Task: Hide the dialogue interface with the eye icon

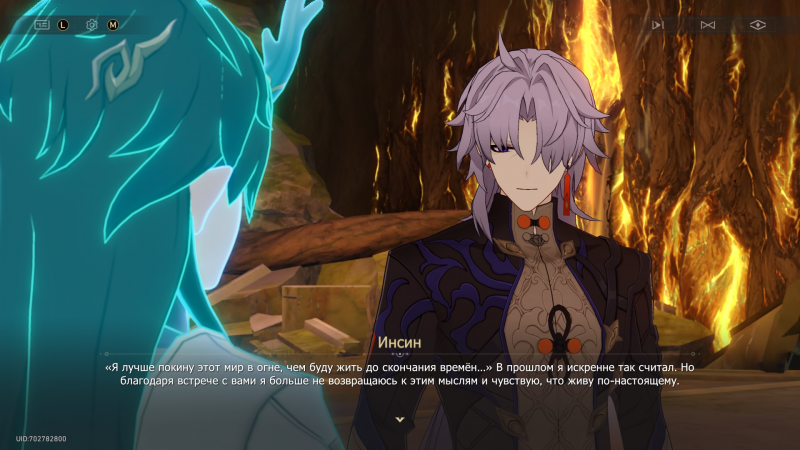Action: (x=758, y=24)
